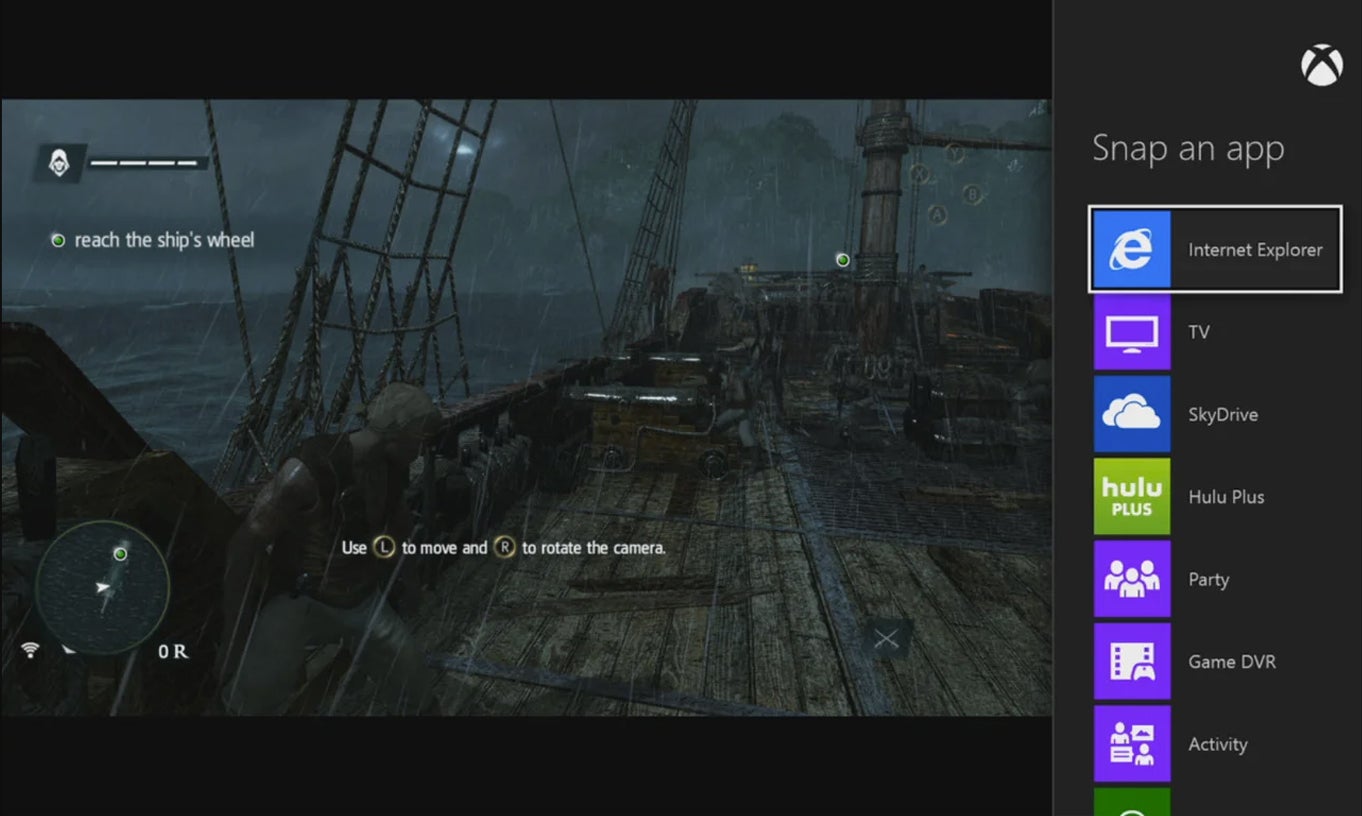Select the Internet Explorer tile icon
This screenshot has width=1362, height=816.
1131,249
